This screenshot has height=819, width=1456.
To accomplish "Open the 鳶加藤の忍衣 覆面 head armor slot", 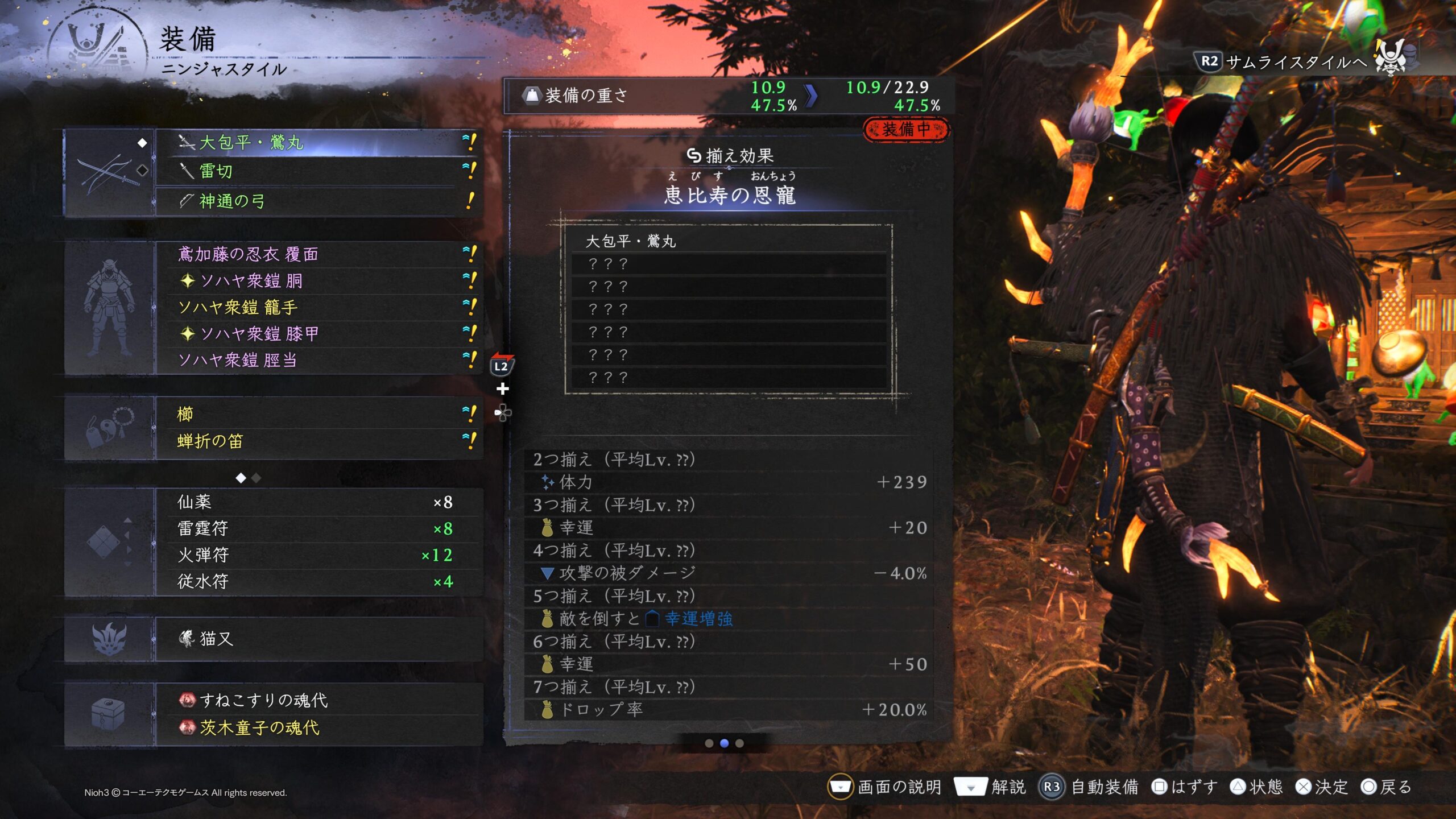I will 318,254.
